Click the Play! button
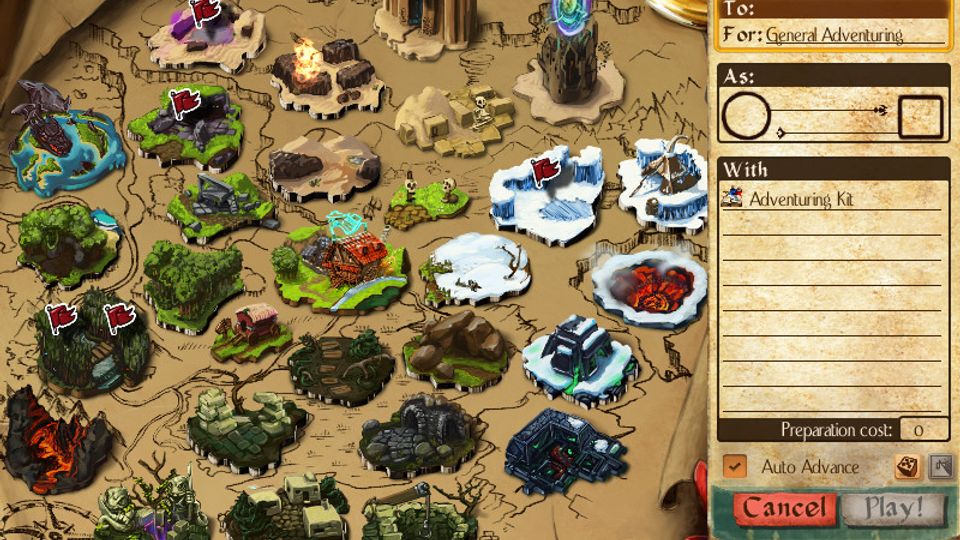The width and height of the screenshot is (960, 540). point(894,508)
